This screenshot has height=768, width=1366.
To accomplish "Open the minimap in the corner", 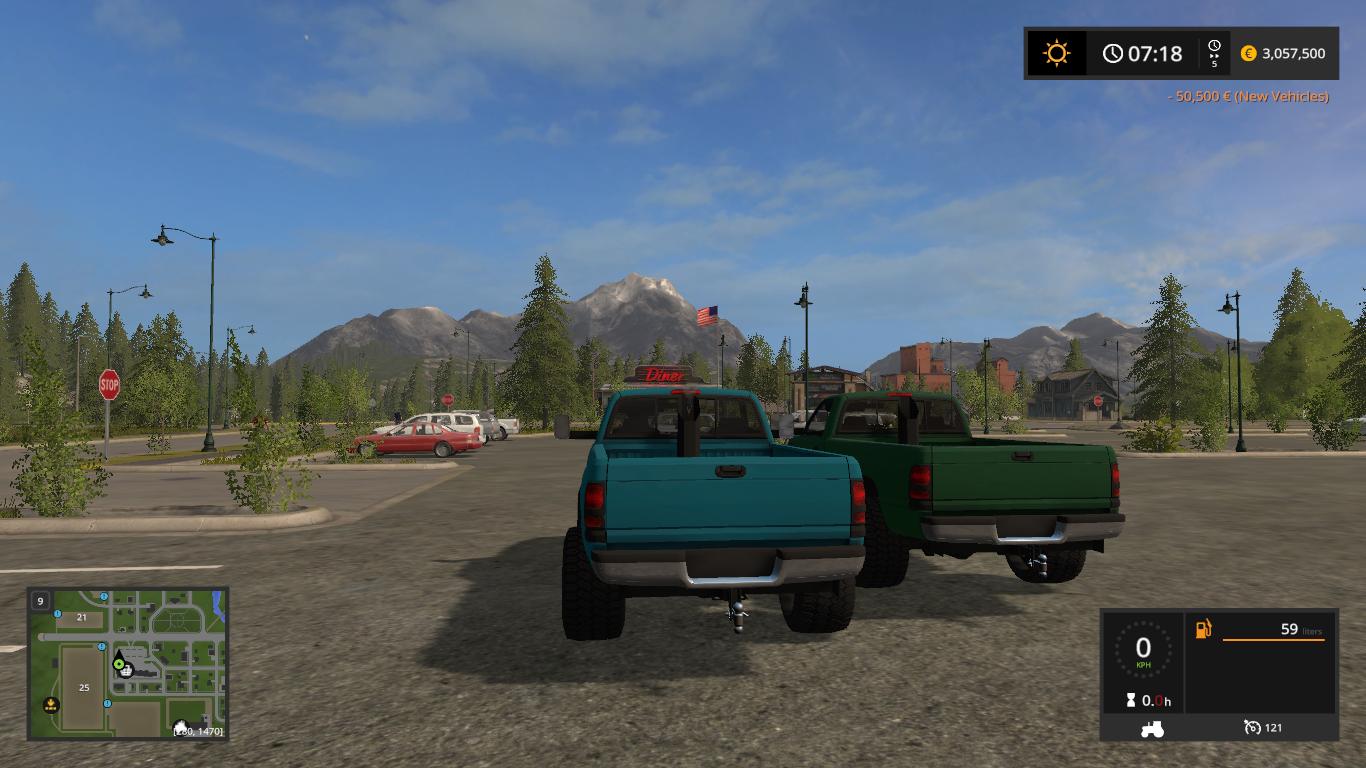I will pos(128,663).
